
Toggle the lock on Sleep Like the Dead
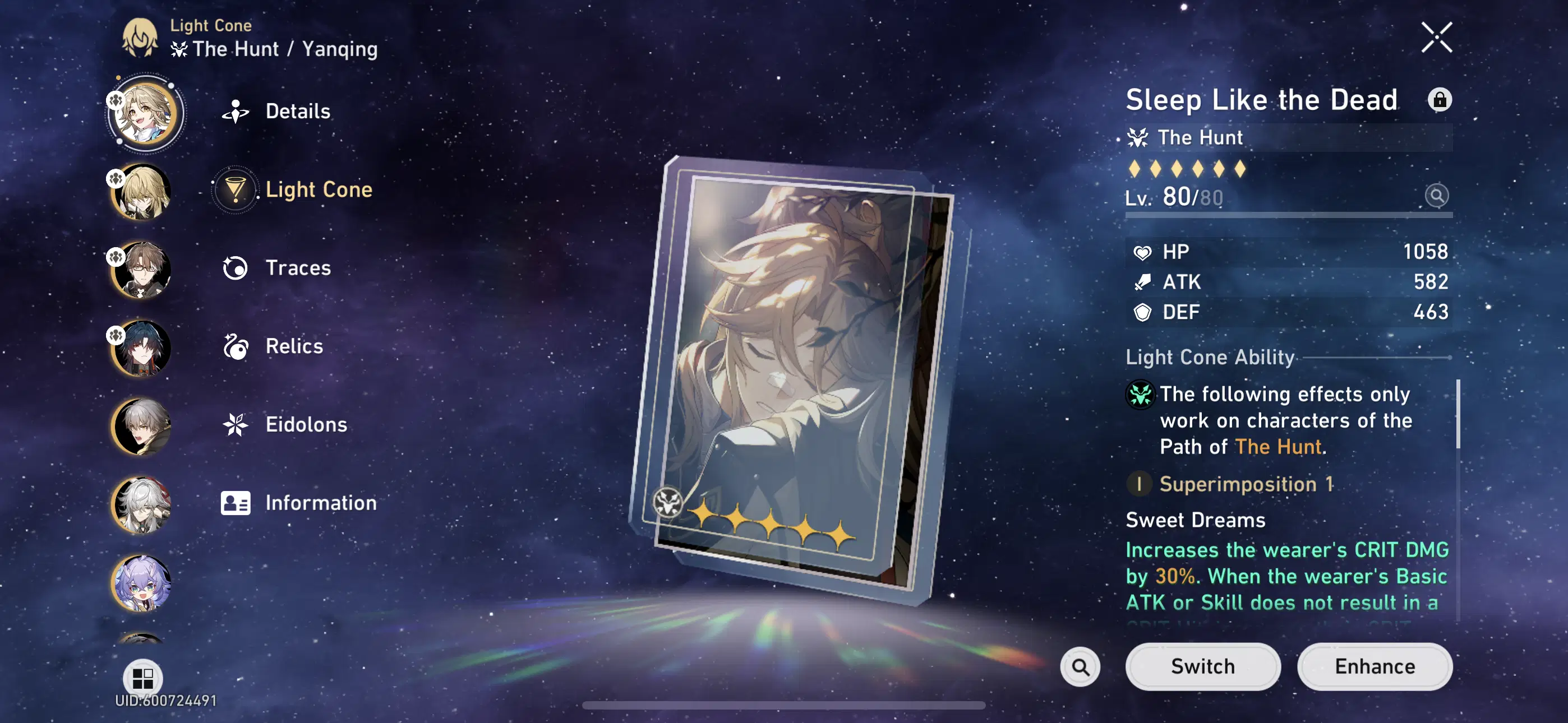(1440, 99)
